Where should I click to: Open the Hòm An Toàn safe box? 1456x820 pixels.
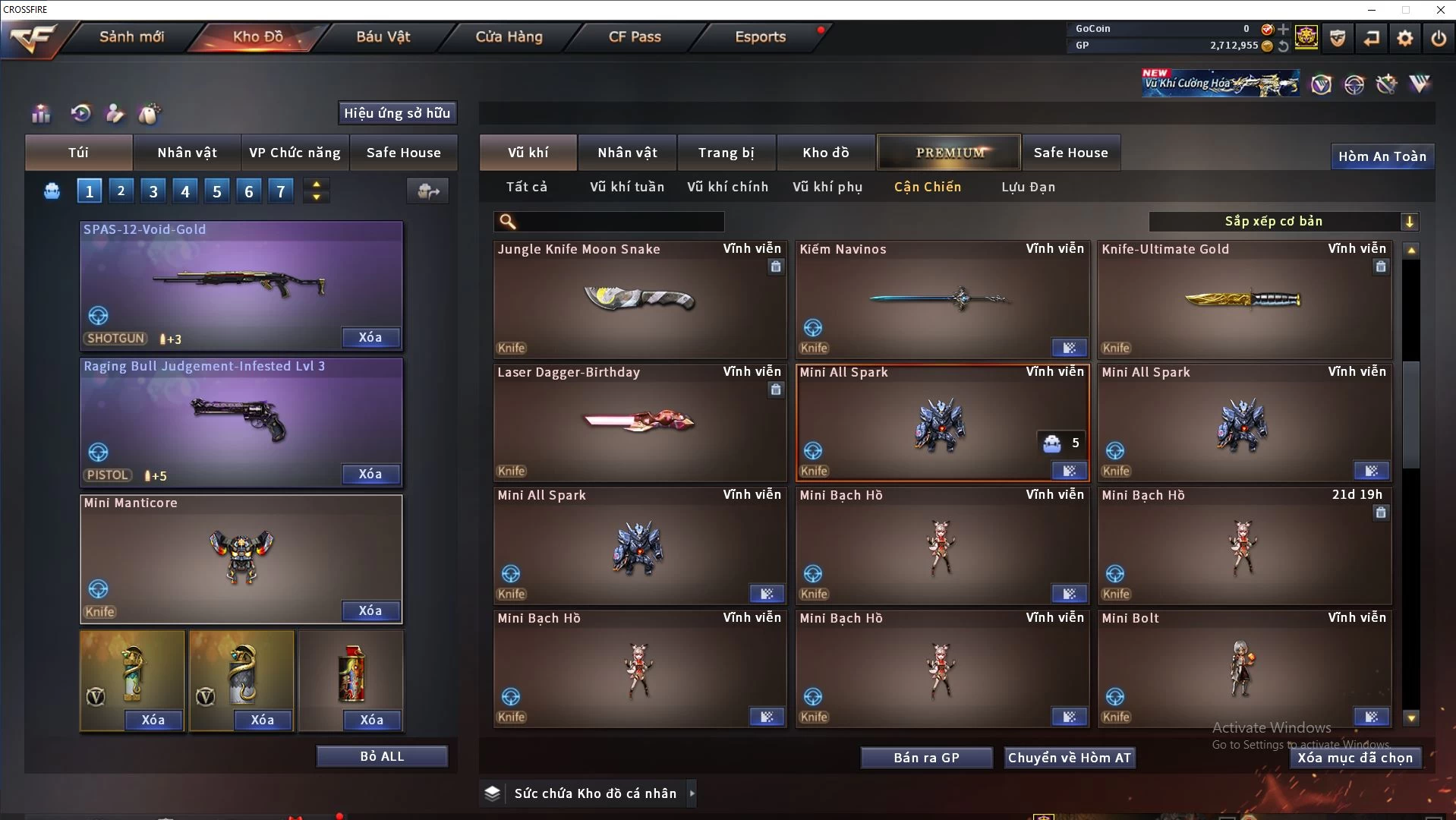point(1382,156)
